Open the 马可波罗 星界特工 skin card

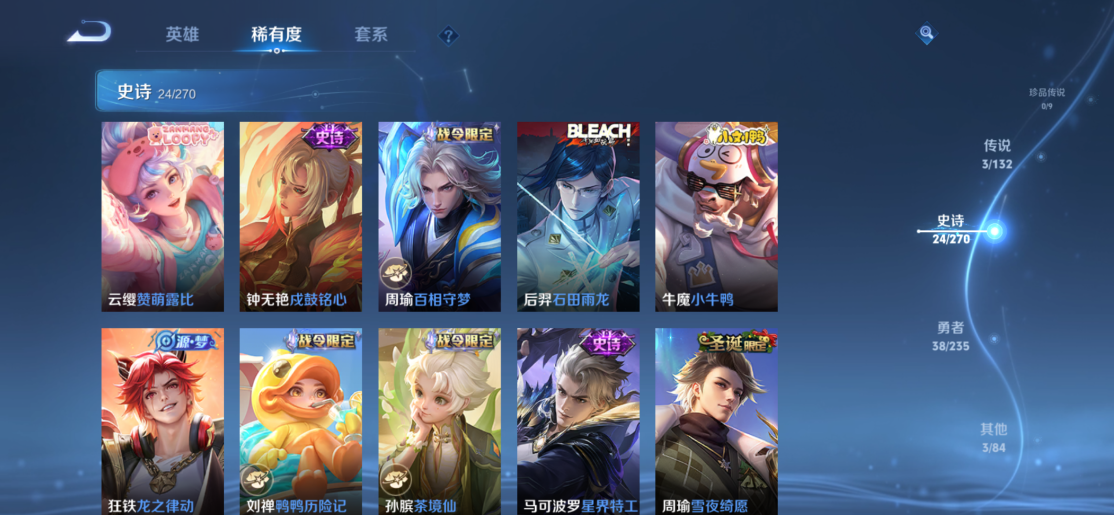[578, 422]
